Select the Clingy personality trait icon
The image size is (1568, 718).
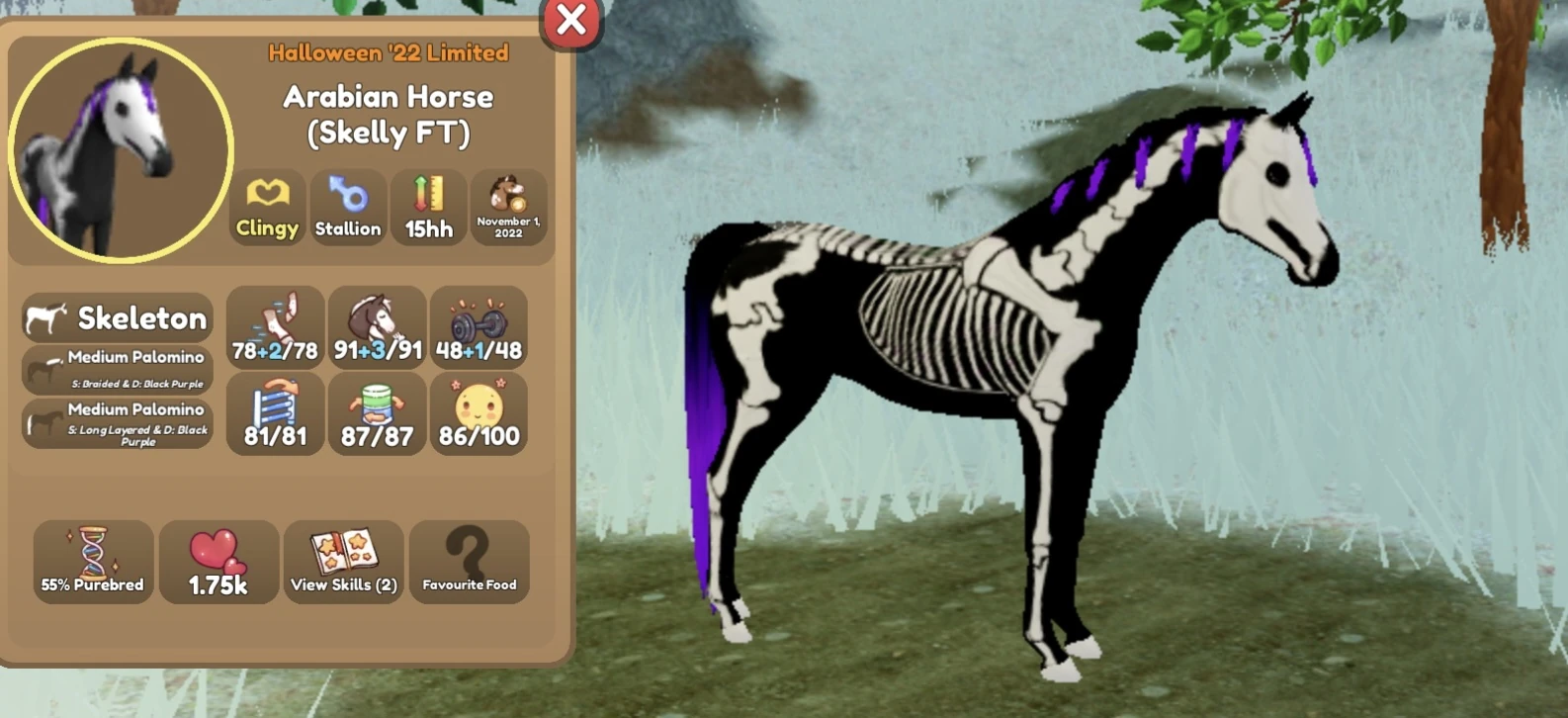[266, 206]
